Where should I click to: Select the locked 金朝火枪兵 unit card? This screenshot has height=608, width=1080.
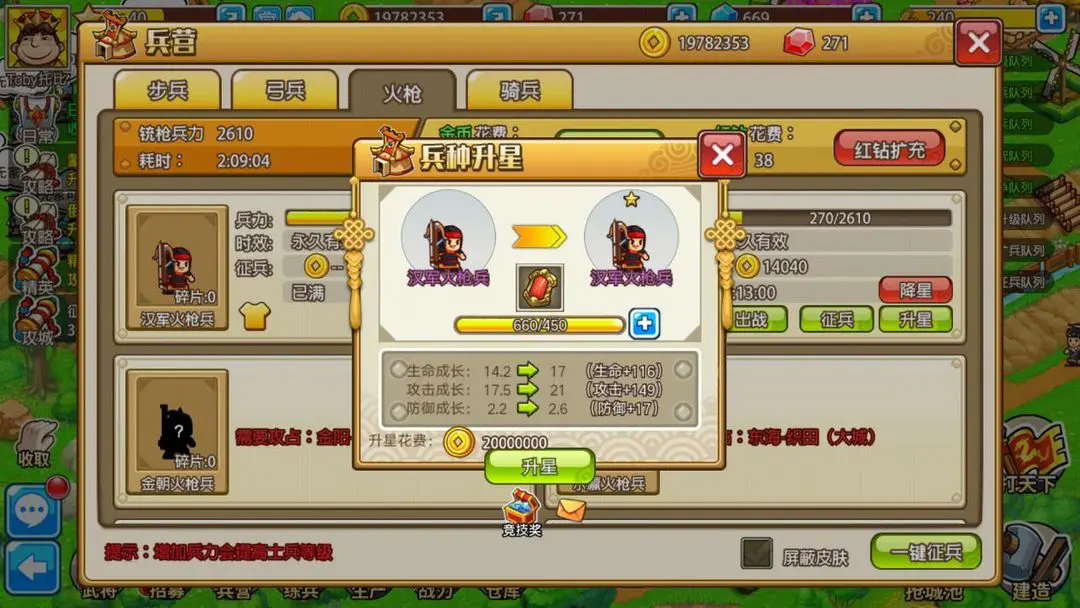[x=177, y=430]
